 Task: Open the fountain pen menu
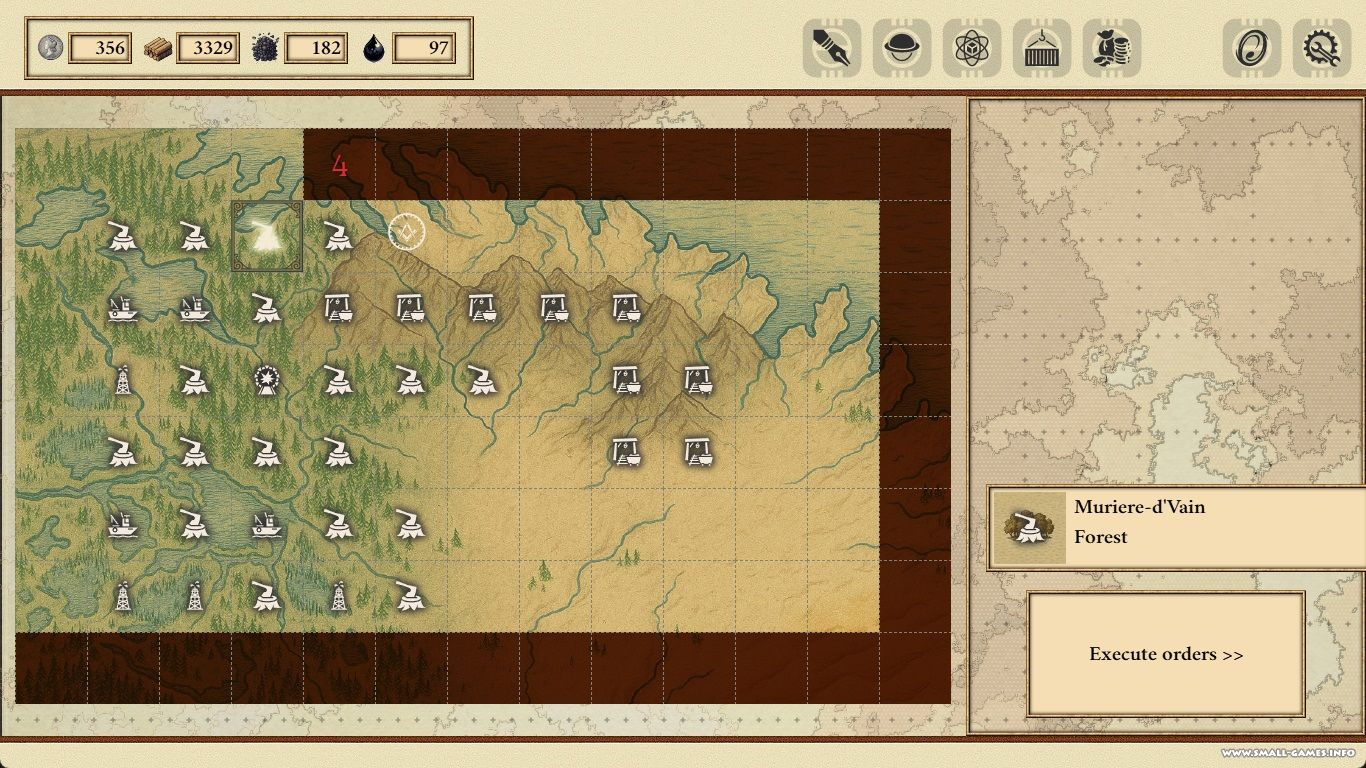pyautogui.click(x=832, y=48)
